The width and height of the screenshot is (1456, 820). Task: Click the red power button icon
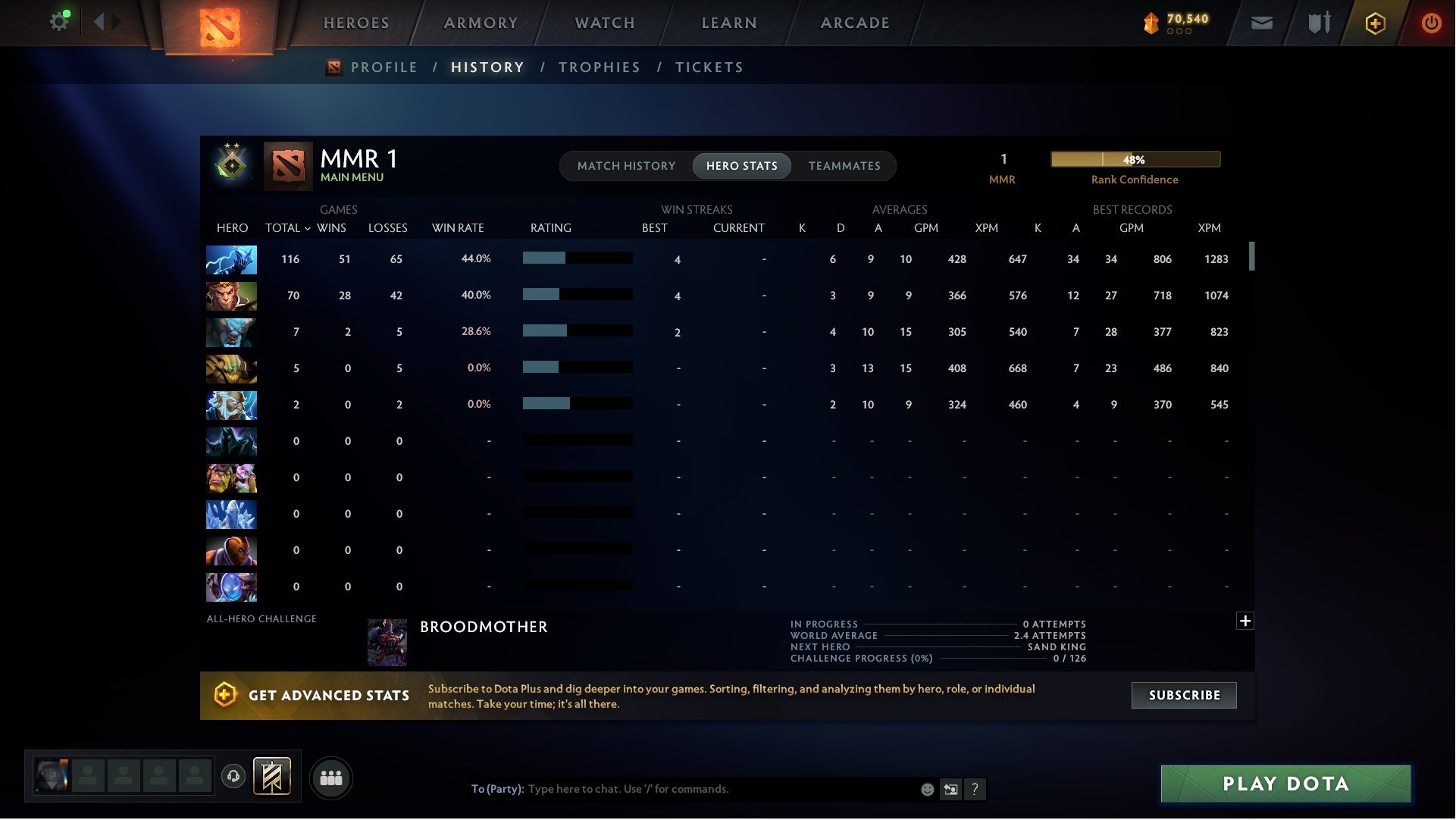1431,23
